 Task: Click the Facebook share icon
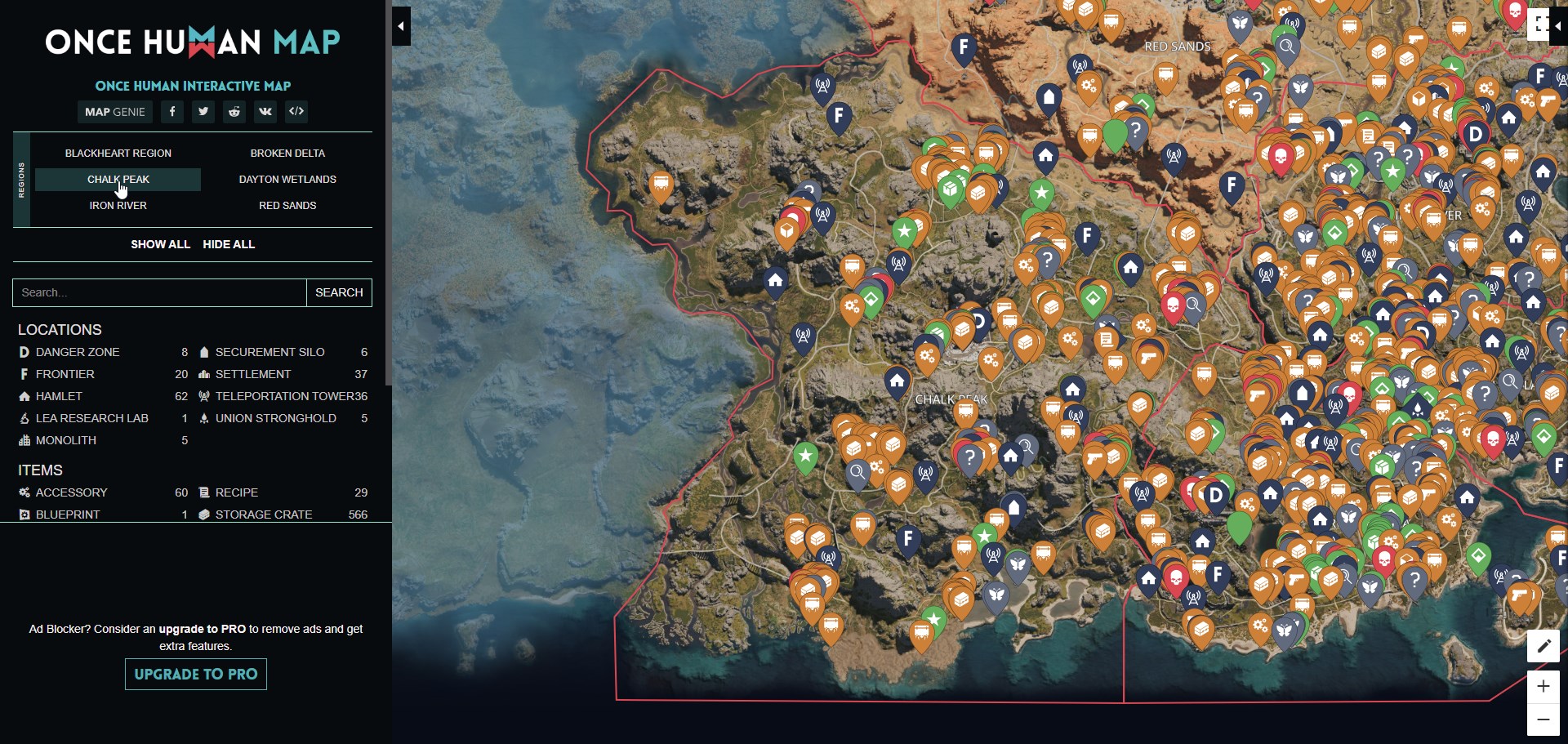coord(171,112)
